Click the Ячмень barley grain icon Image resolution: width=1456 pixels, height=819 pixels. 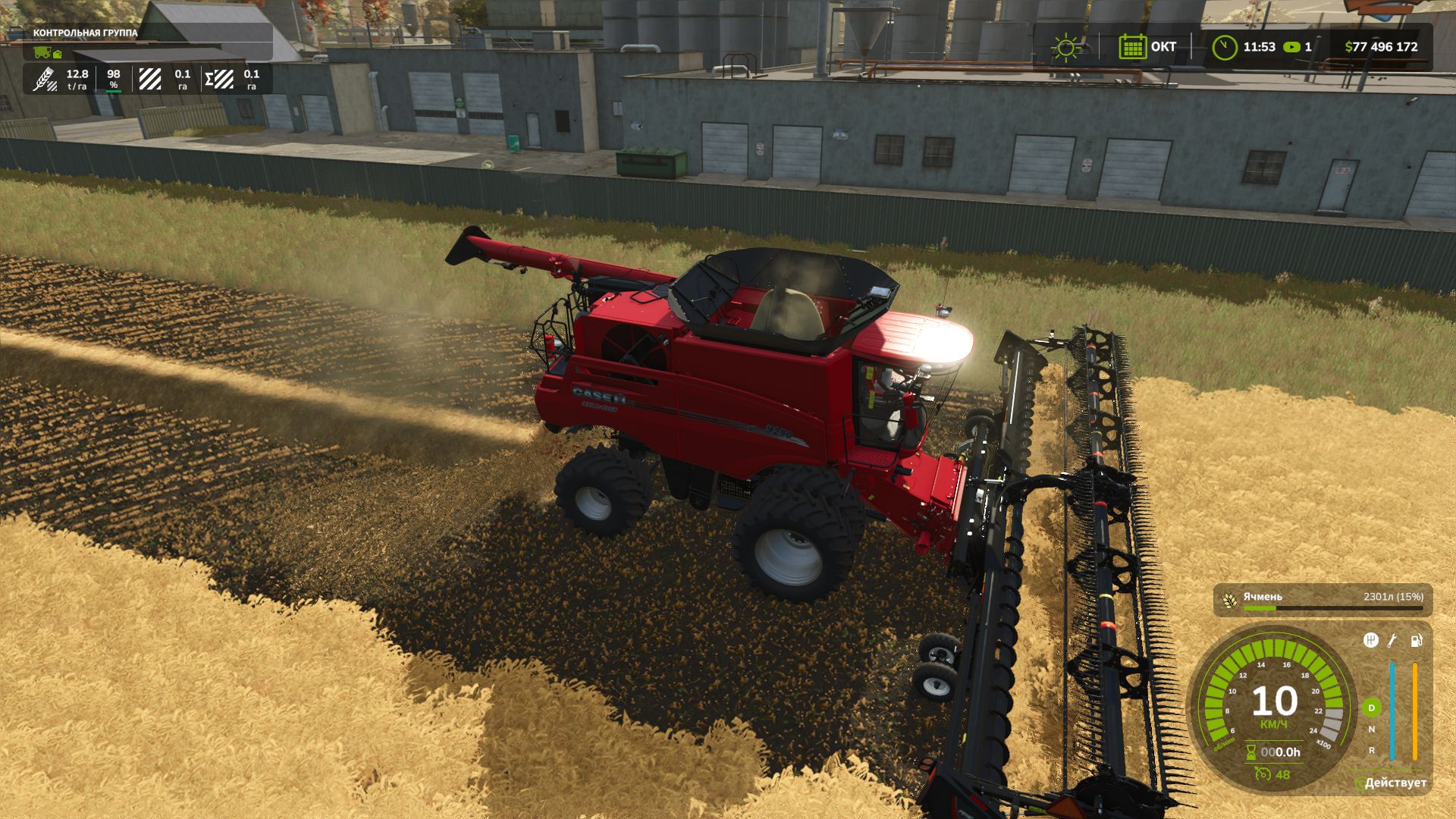point(1229,599)
